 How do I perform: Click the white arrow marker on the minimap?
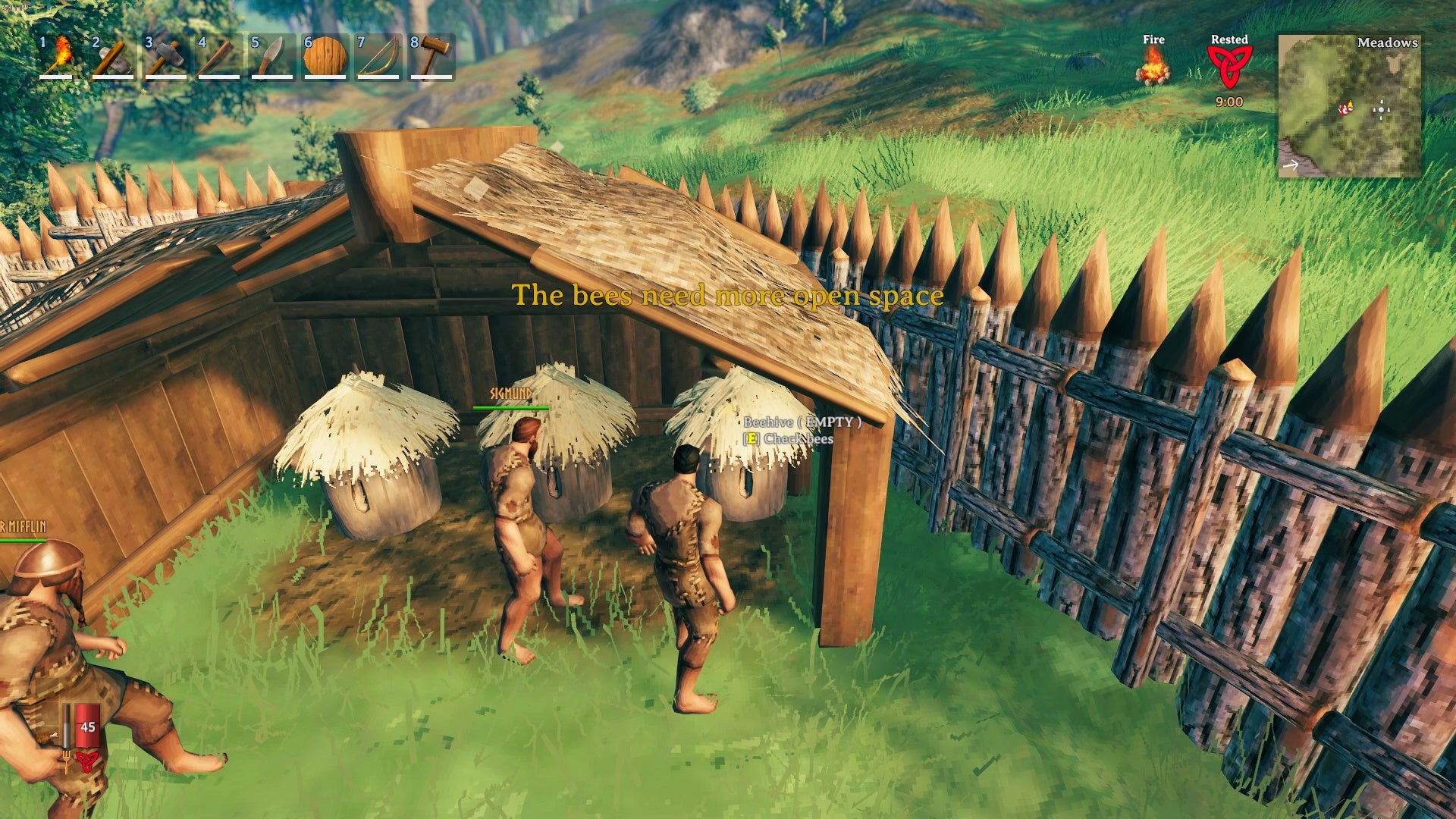pyautogui.click(x=1290, y=165)
